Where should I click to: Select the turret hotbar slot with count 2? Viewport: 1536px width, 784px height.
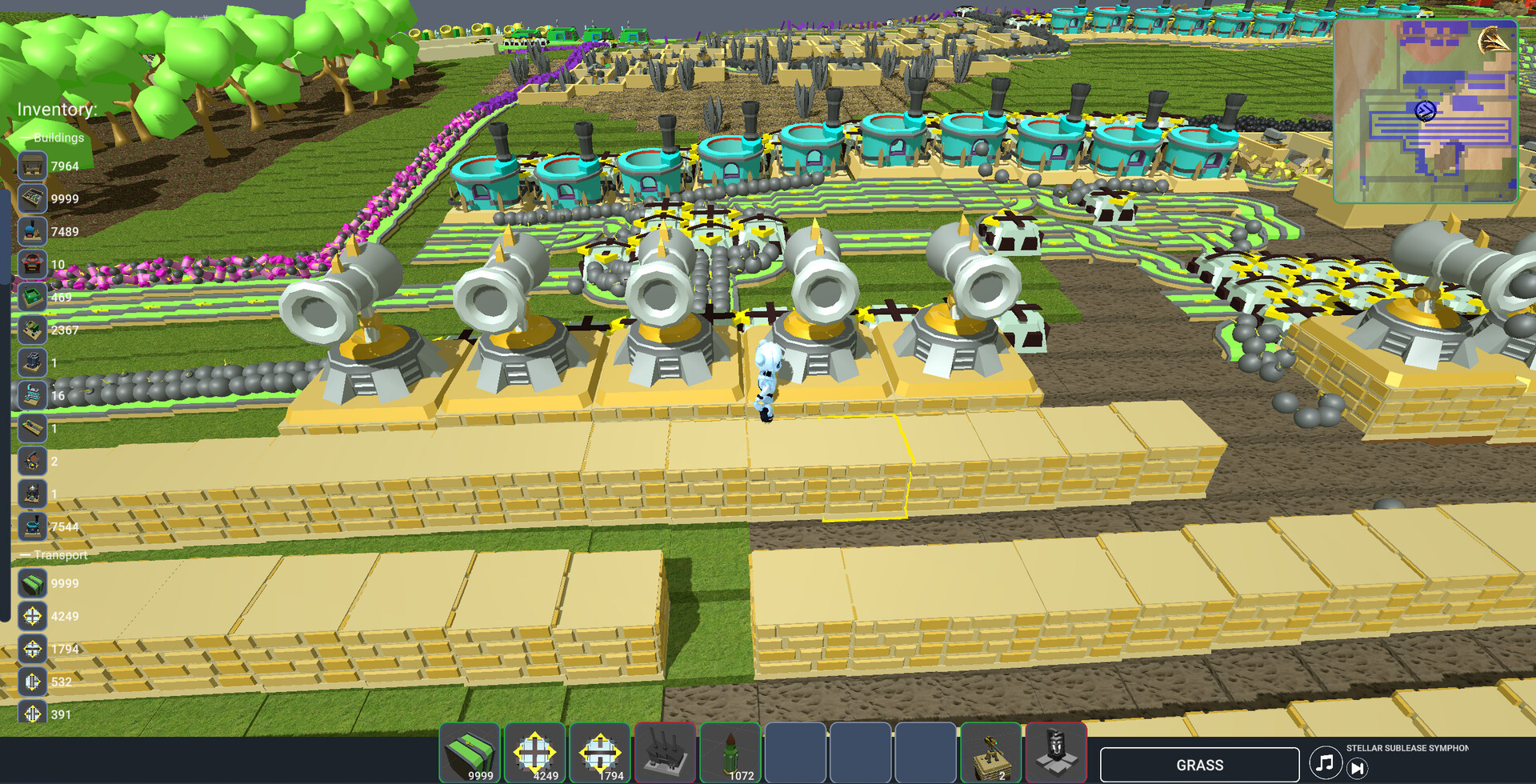[x=992, y=753]
